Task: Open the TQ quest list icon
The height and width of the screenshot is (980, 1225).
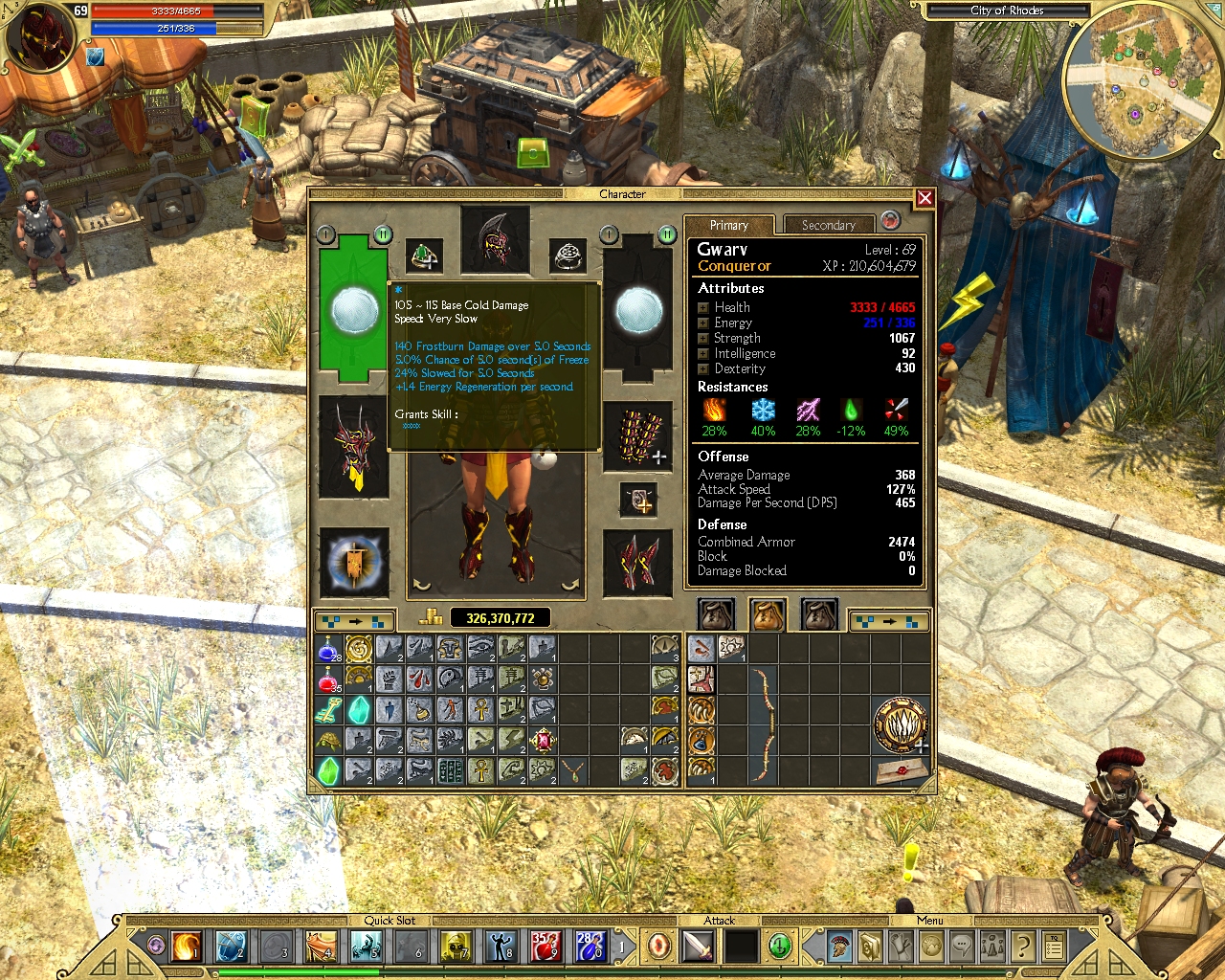Action: (x=1052, y=946)
